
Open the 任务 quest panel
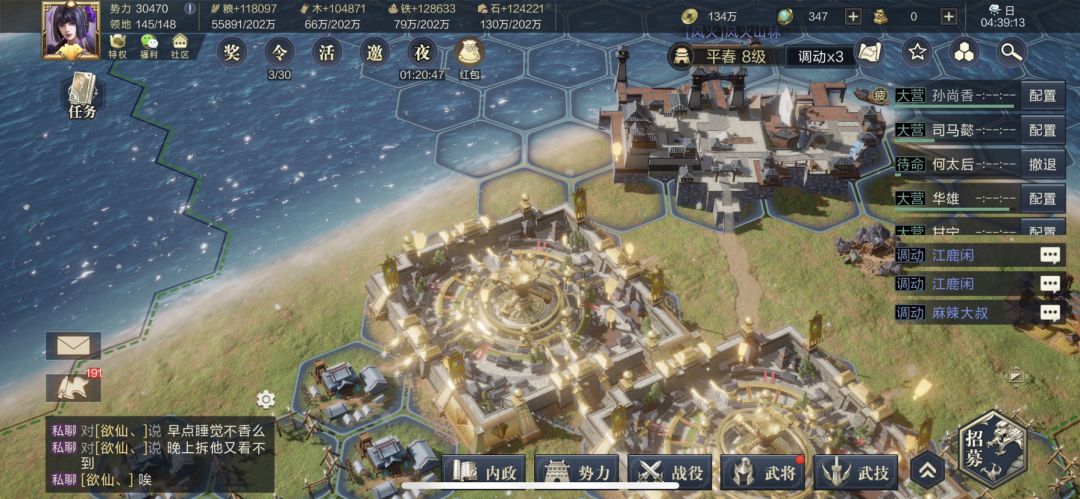click(83, 98)
